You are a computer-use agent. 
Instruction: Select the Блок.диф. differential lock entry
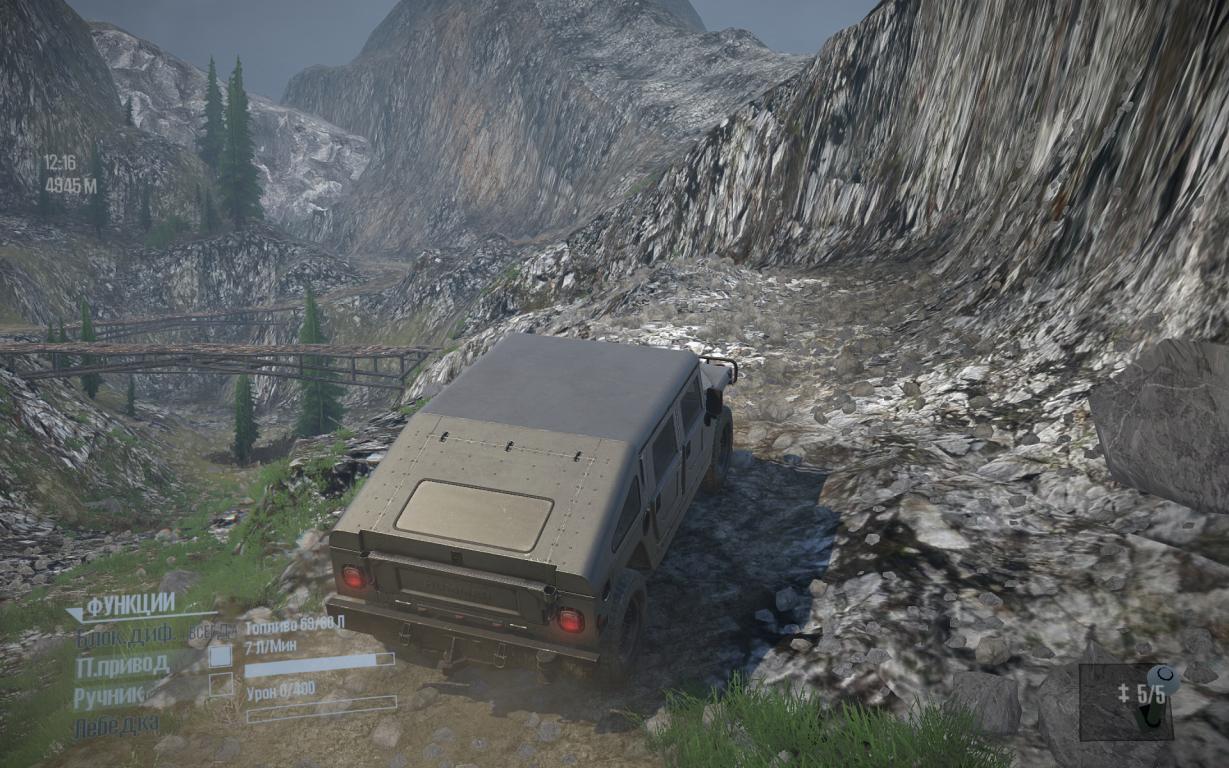pos(126,636)
